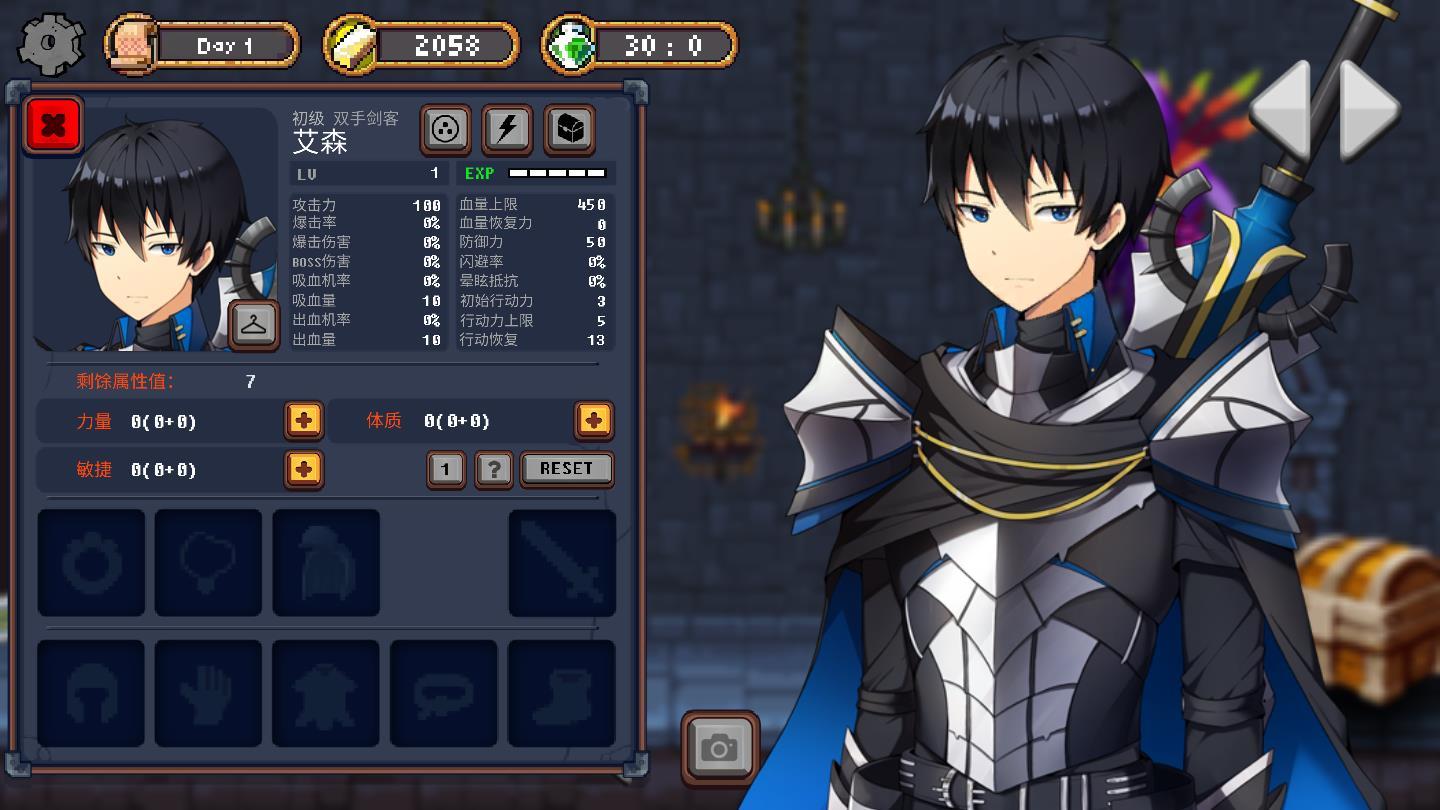This screenshot has width=1440, height=810.
Task: Click the RESET attributes button
Action: click(x=566, y=469)
